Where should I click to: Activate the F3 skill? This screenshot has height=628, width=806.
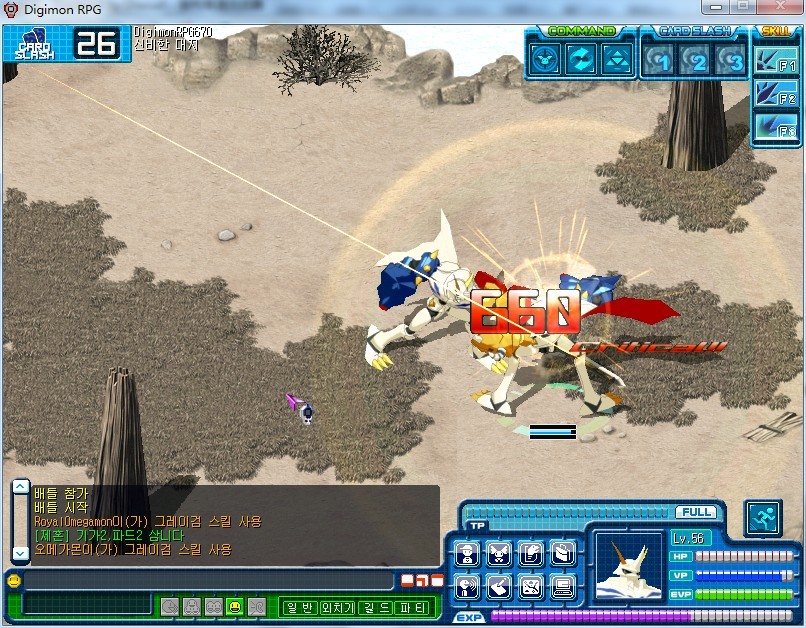point(776,127)
